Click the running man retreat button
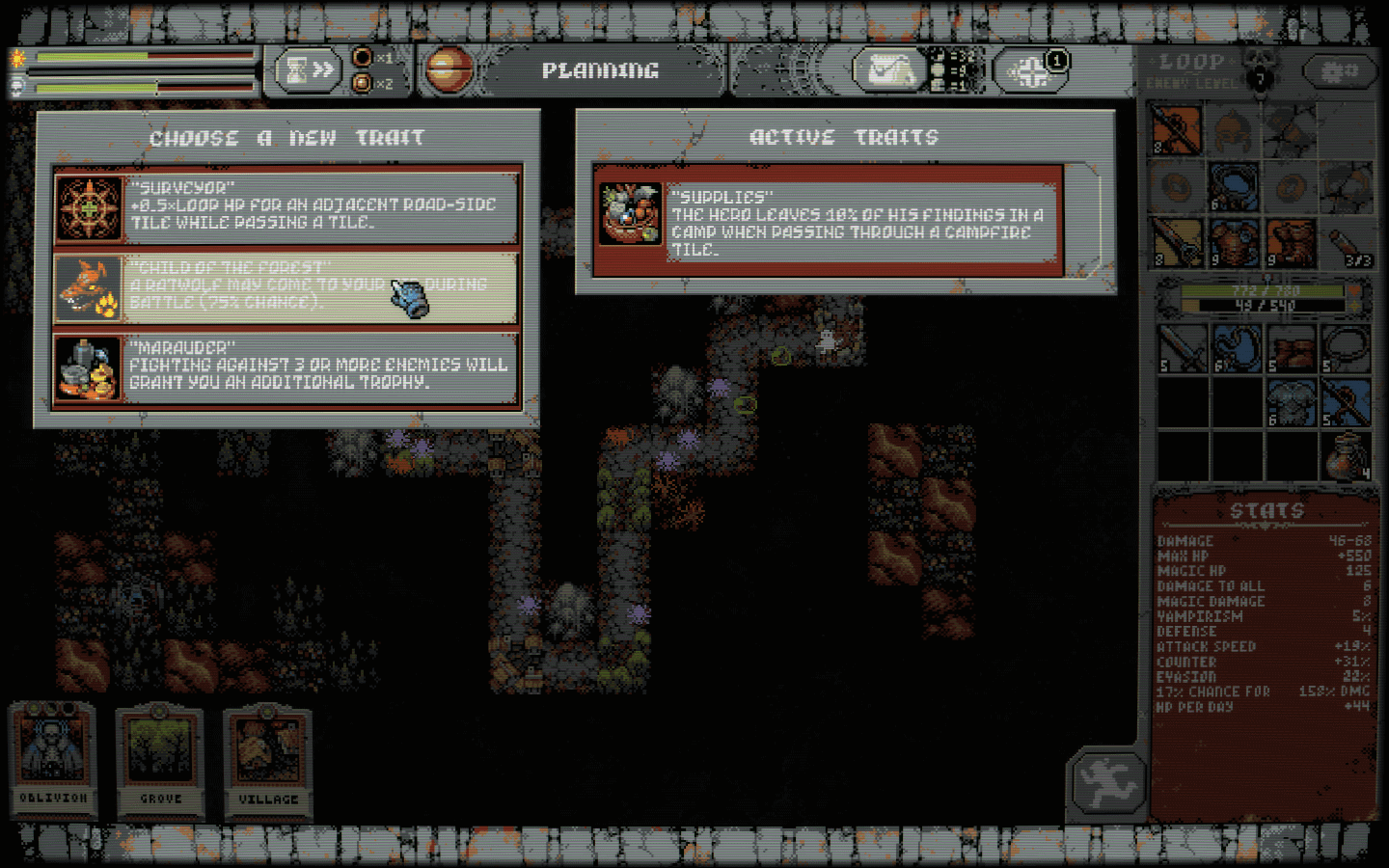Image resolution: width=1389 pixels, height=868 pixels. [x=1106, y=783]
